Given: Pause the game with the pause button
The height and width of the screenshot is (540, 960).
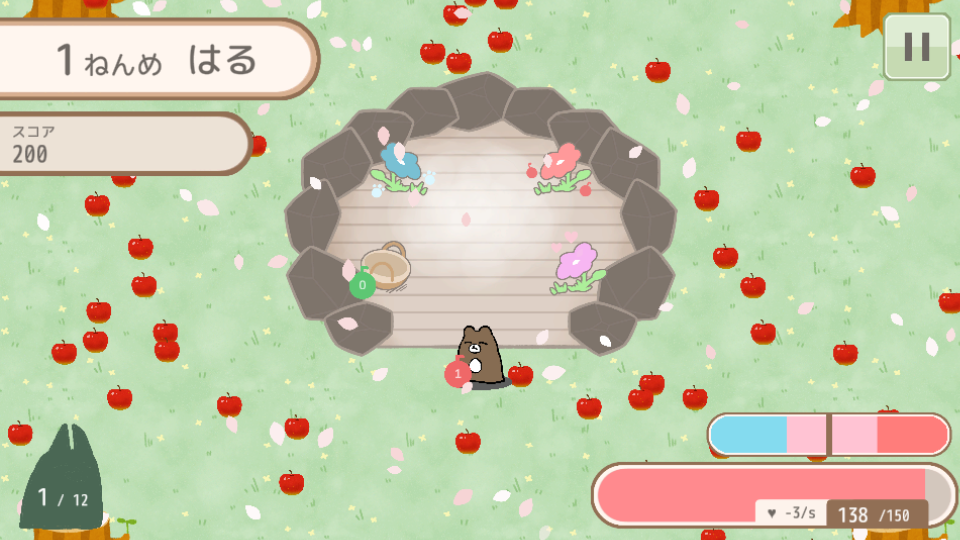Looking at the screenshot, I should pos(916,46).
